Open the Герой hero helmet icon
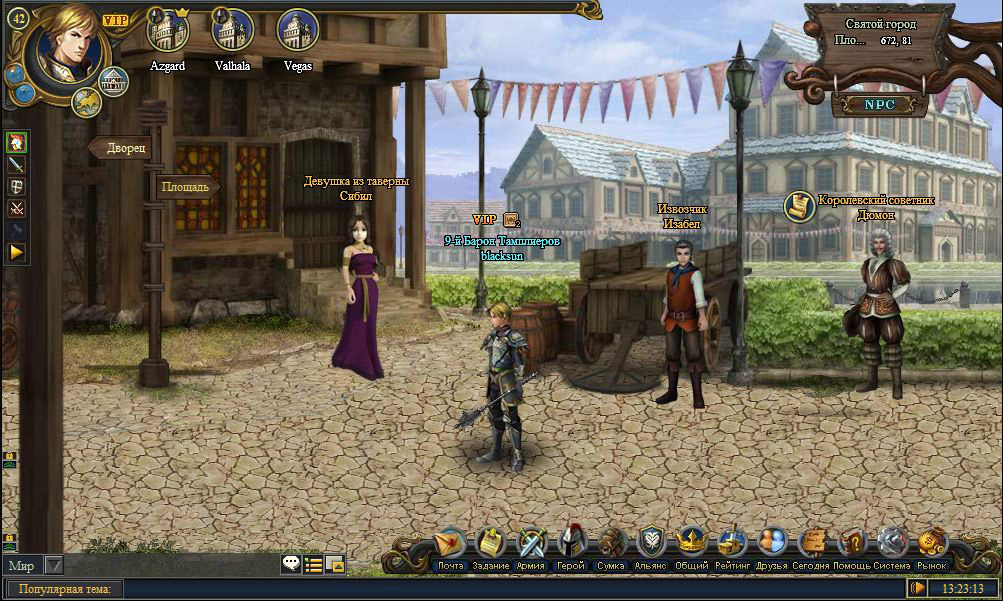This screenshot has width=1003, height=601. tap(571, 543)
